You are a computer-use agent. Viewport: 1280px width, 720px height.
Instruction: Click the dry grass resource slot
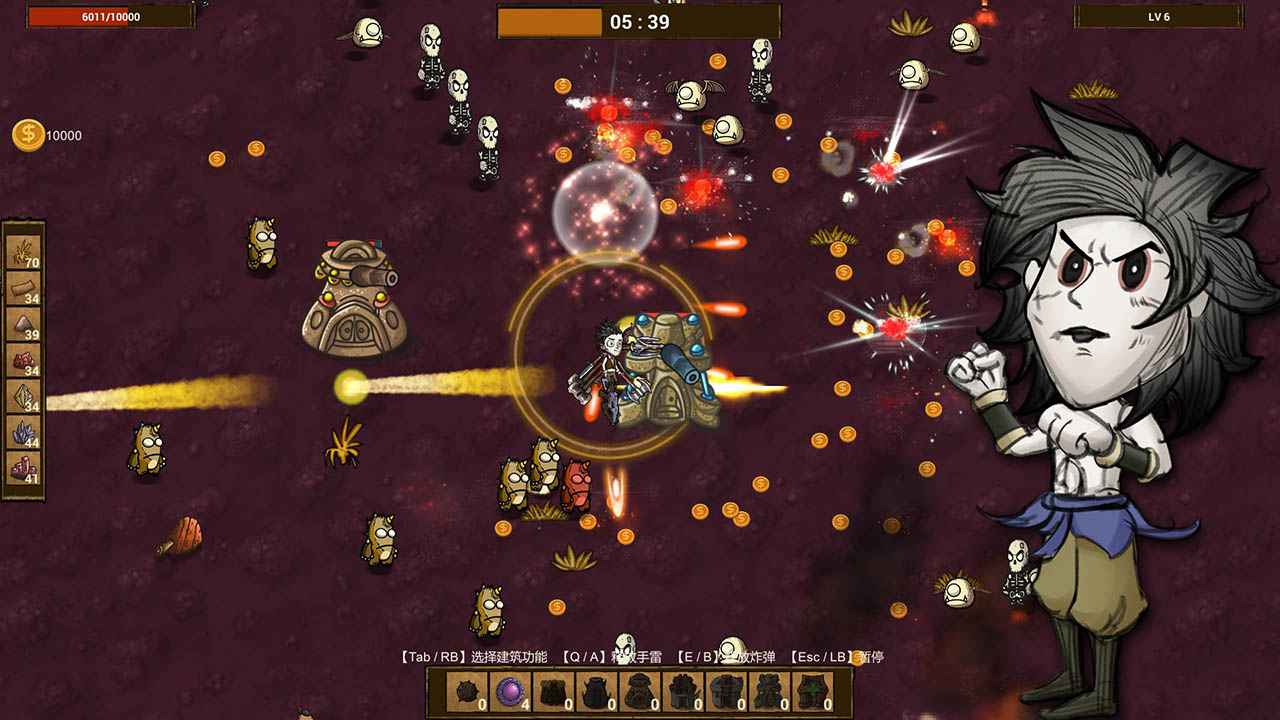[x=24, y=252]
